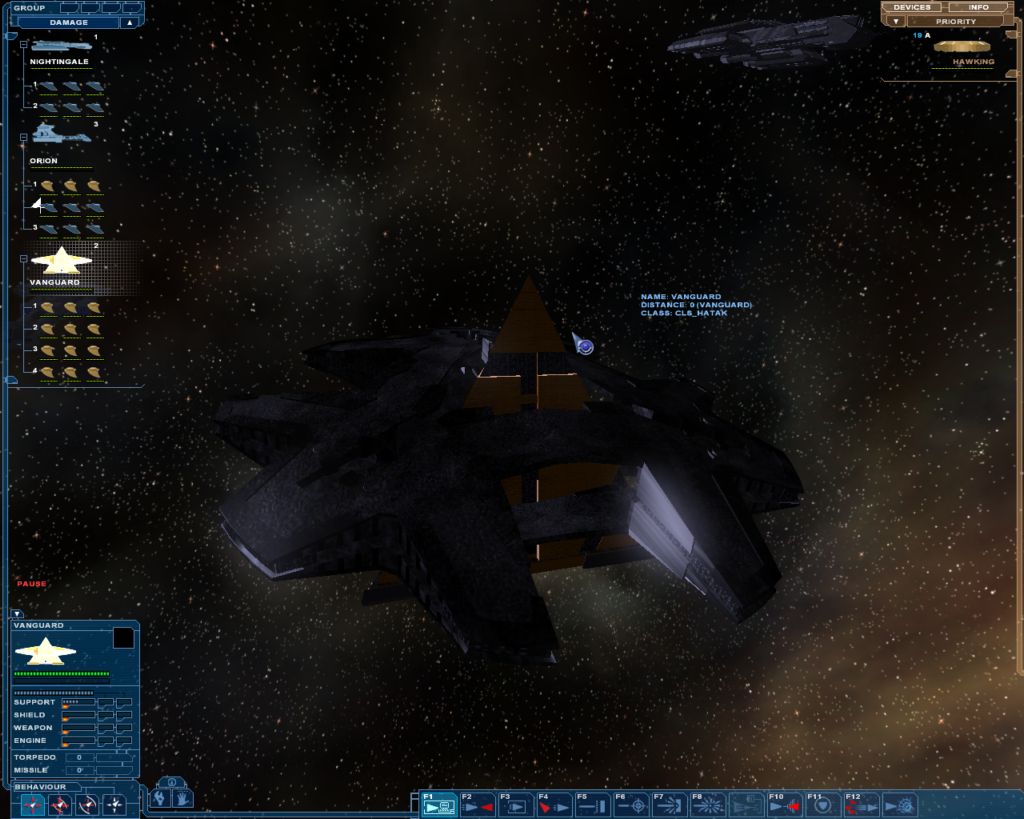Screen dimensions: 1024x819
Task: Activate the F4 command icon
Action: tap(554, 805)
